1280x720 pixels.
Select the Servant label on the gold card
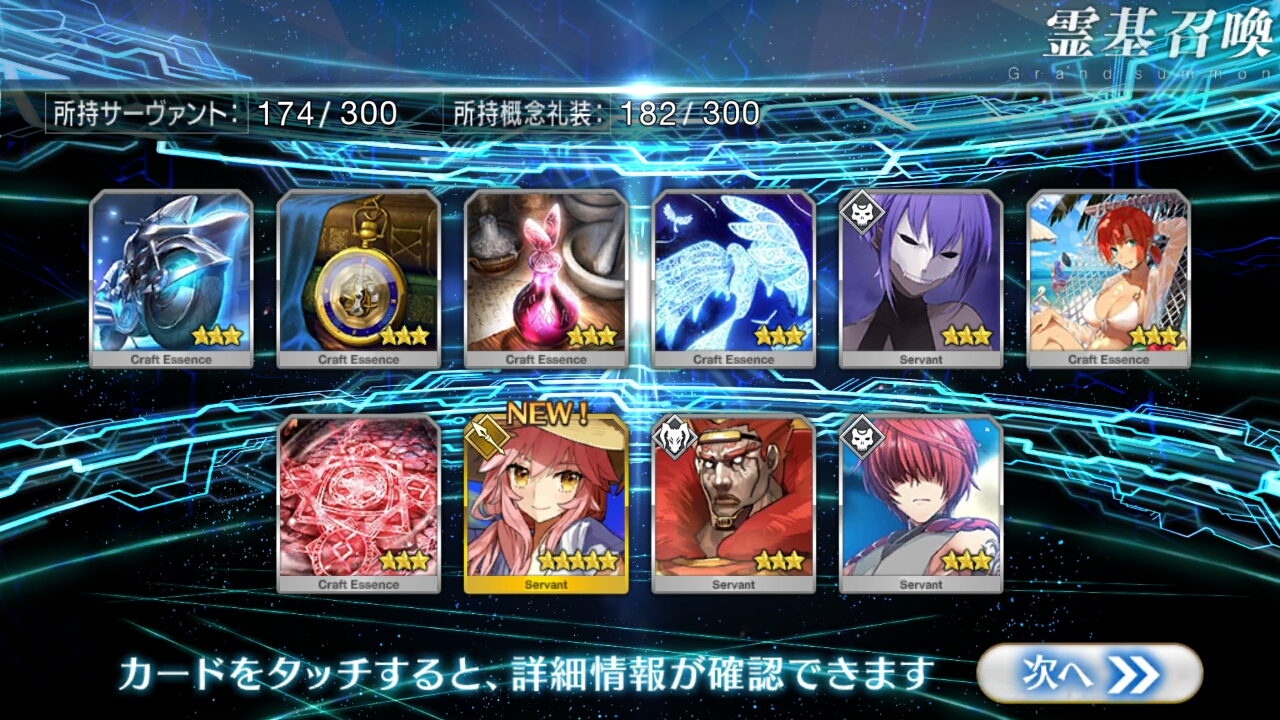546,585
